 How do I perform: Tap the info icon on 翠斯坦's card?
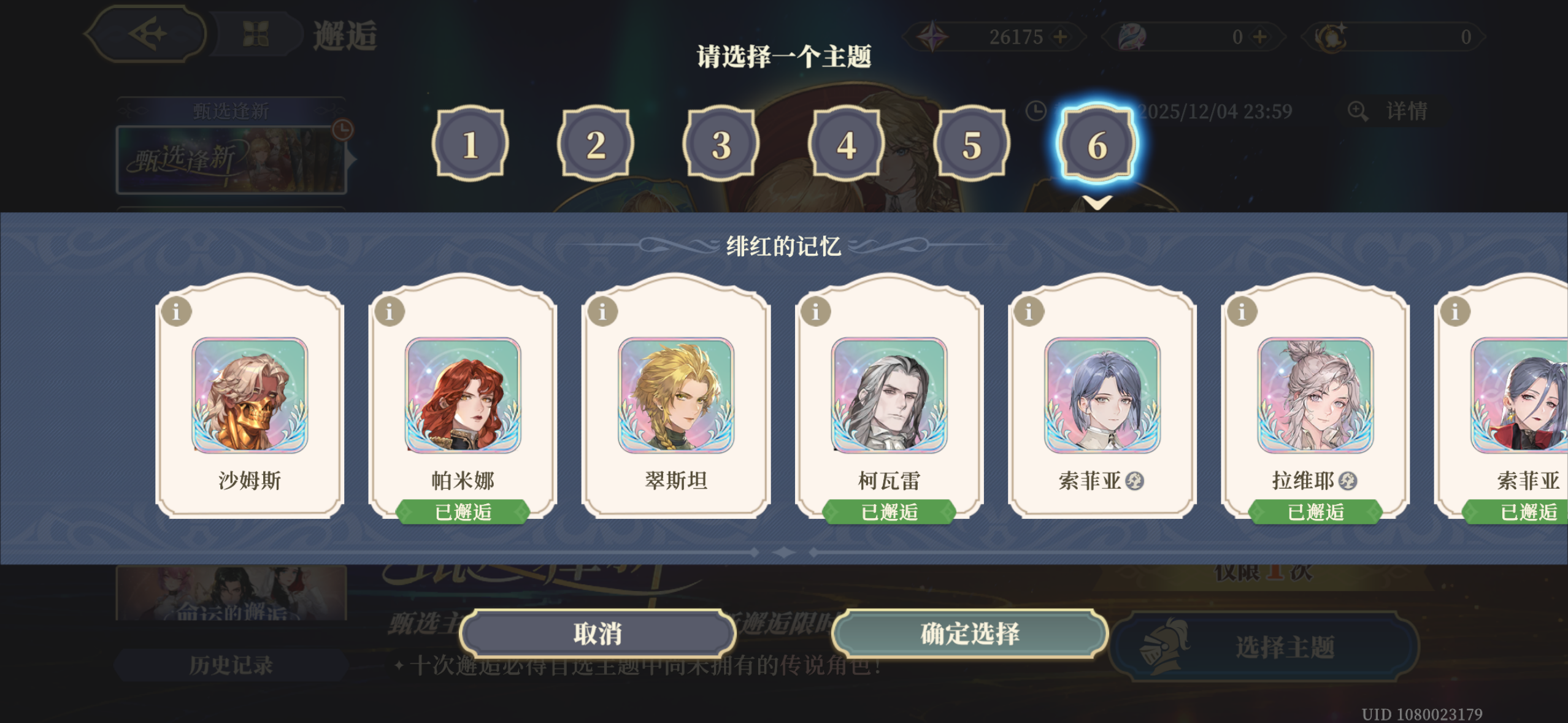[x=602, y=311]
